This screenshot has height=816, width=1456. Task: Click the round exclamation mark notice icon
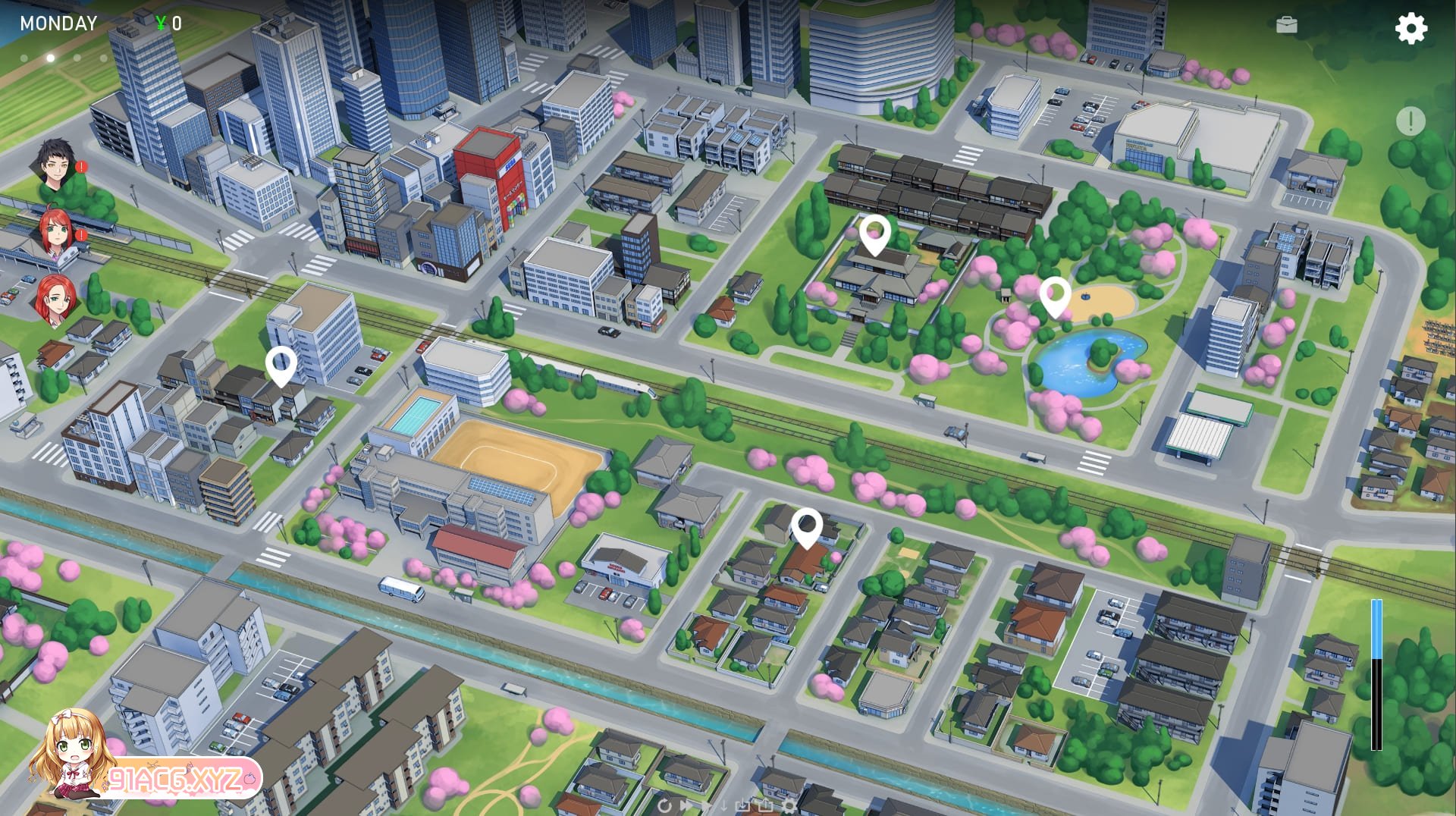coord(1410,121)
